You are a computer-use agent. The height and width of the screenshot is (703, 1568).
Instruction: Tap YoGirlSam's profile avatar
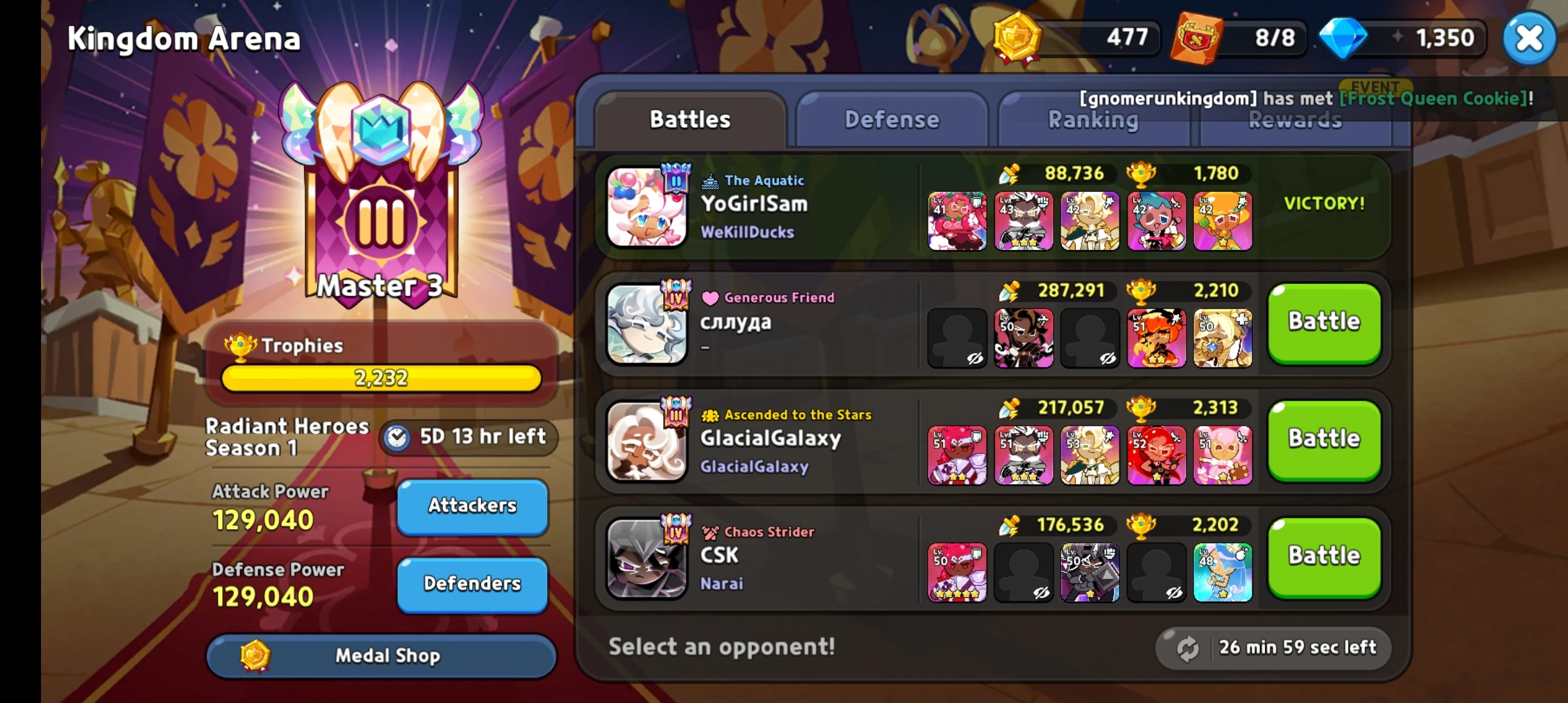coord(647,207)
